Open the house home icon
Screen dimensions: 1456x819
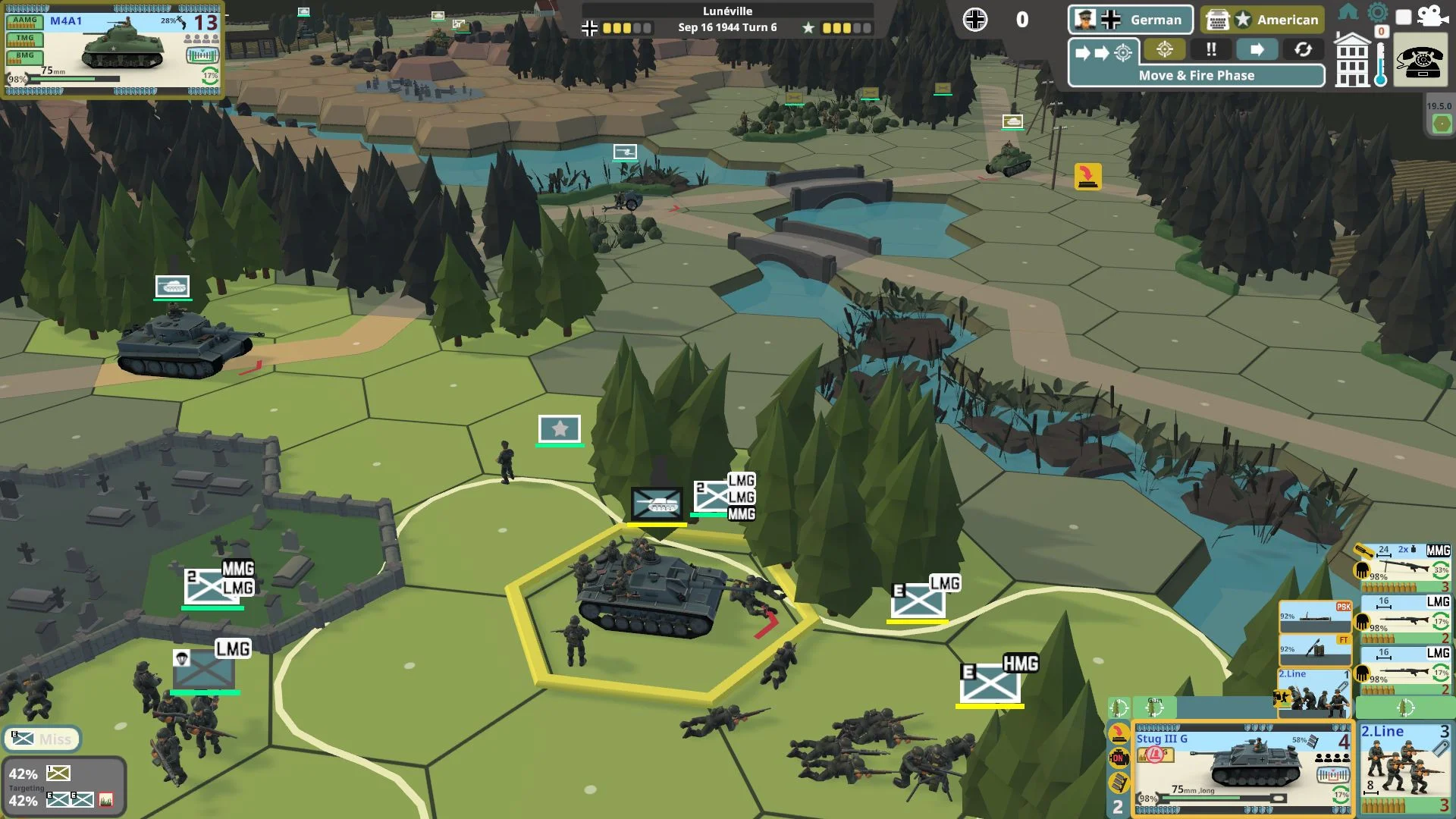1348,12
